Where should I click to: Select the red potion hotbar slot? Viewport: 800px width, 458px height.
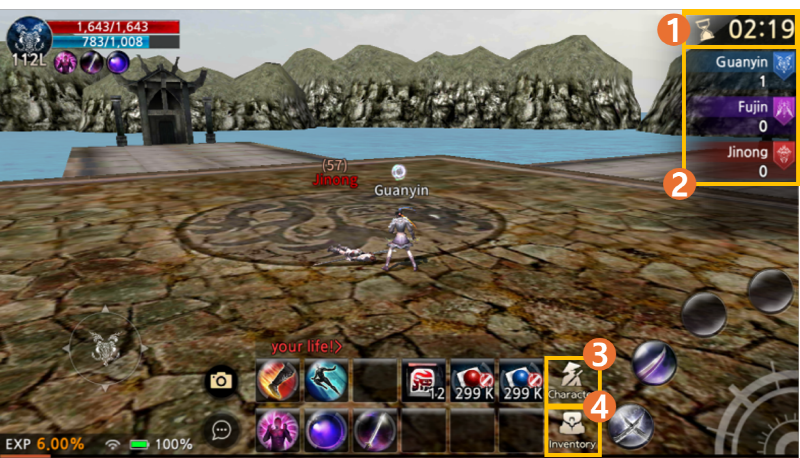pos(473,381)
